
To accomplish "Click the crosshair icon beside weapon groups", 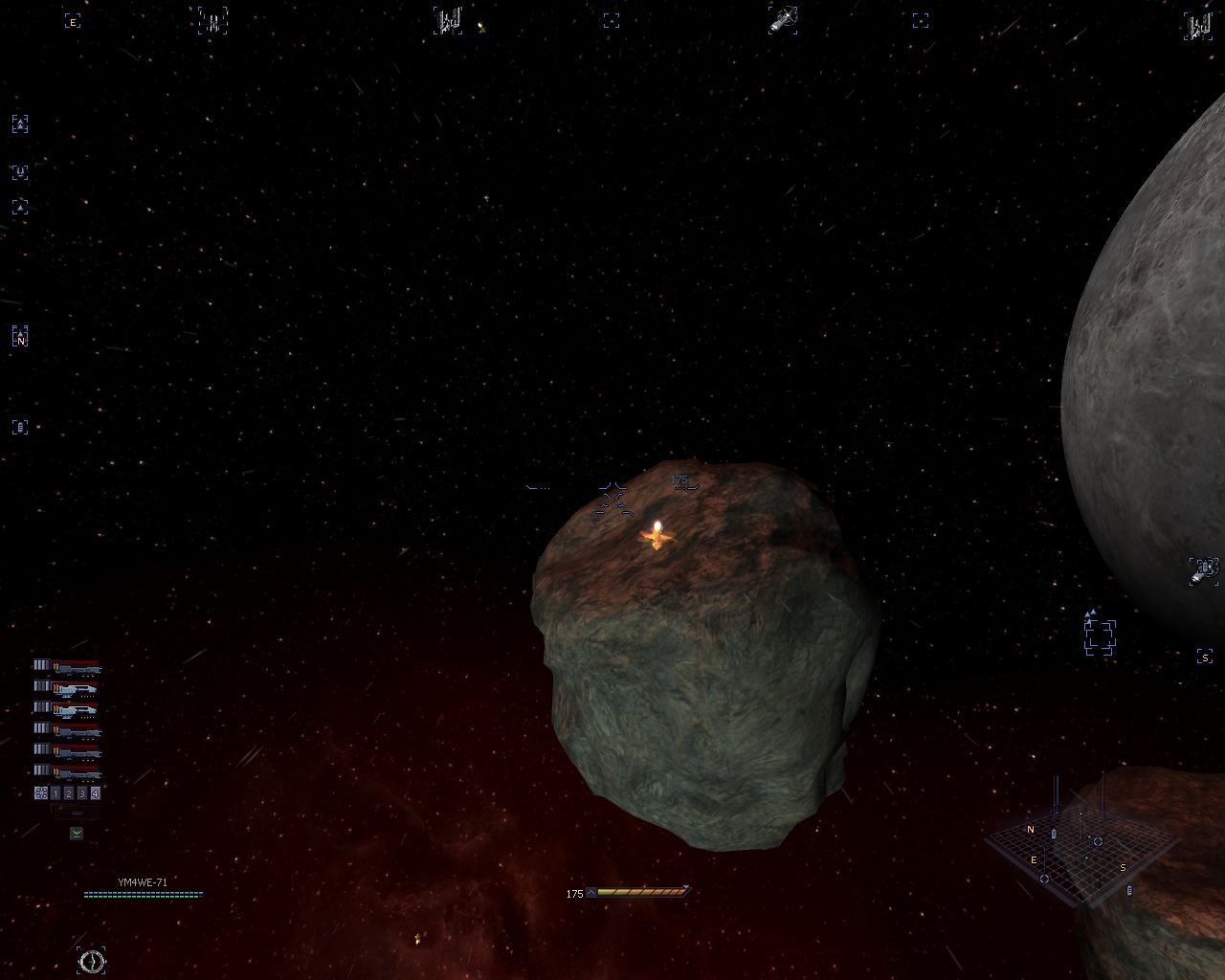I will click(41, 793).
